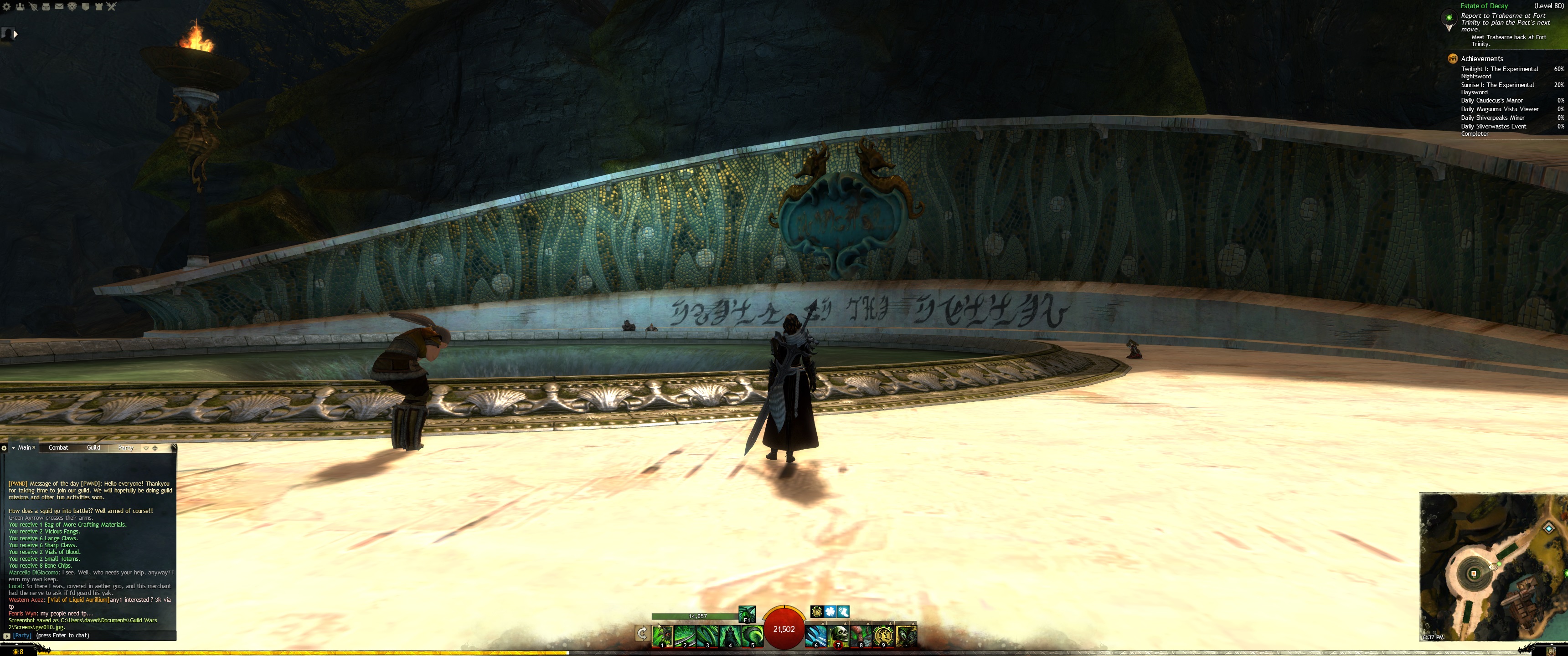Switch to the Combat chat tab
The width and height of the screenshot is (1568, 656).
[x=58, y=448]
